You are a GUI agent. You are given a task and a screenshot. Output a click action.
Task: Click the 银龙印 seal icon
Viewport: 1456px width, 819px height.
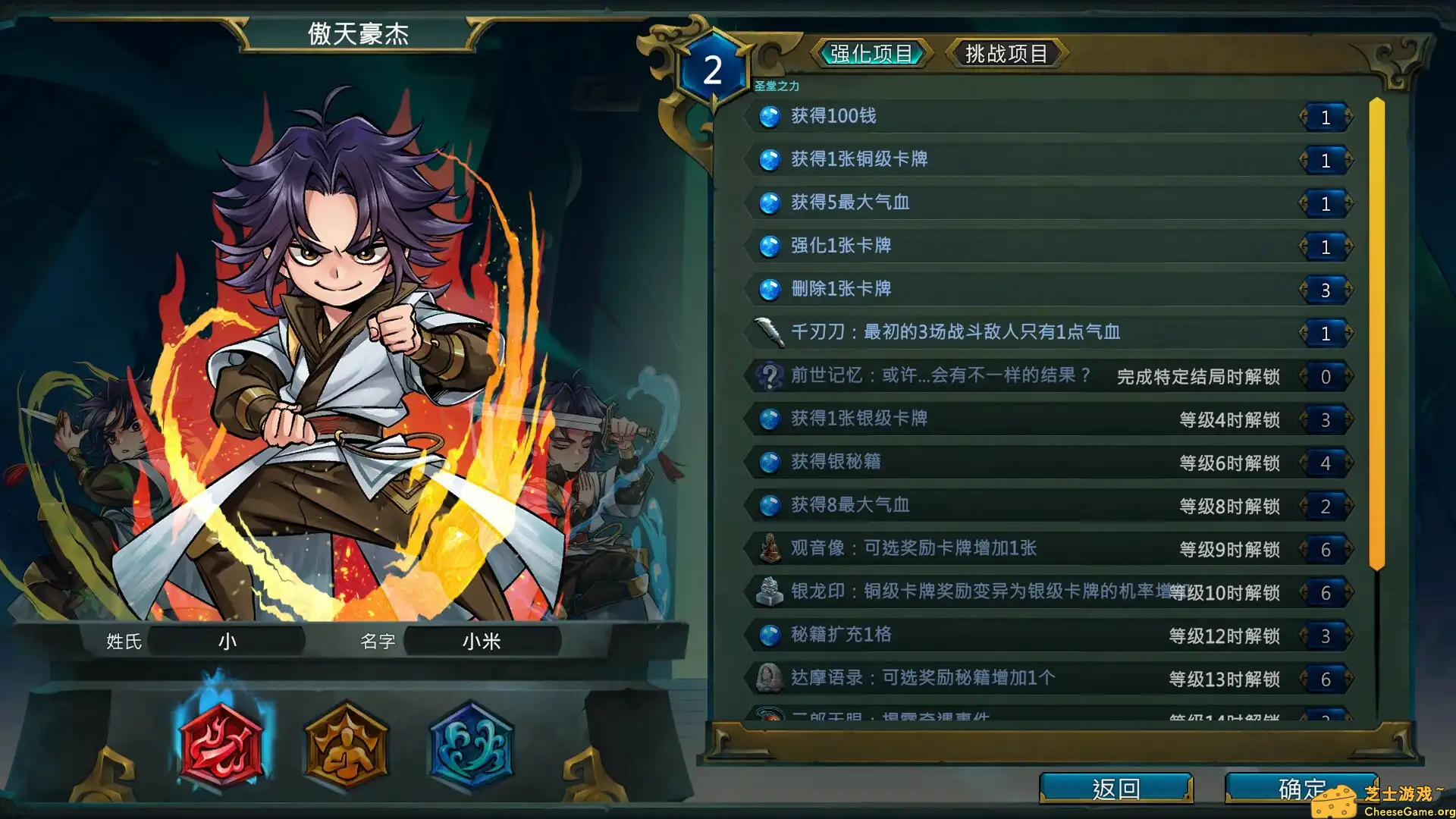(771, 592)
